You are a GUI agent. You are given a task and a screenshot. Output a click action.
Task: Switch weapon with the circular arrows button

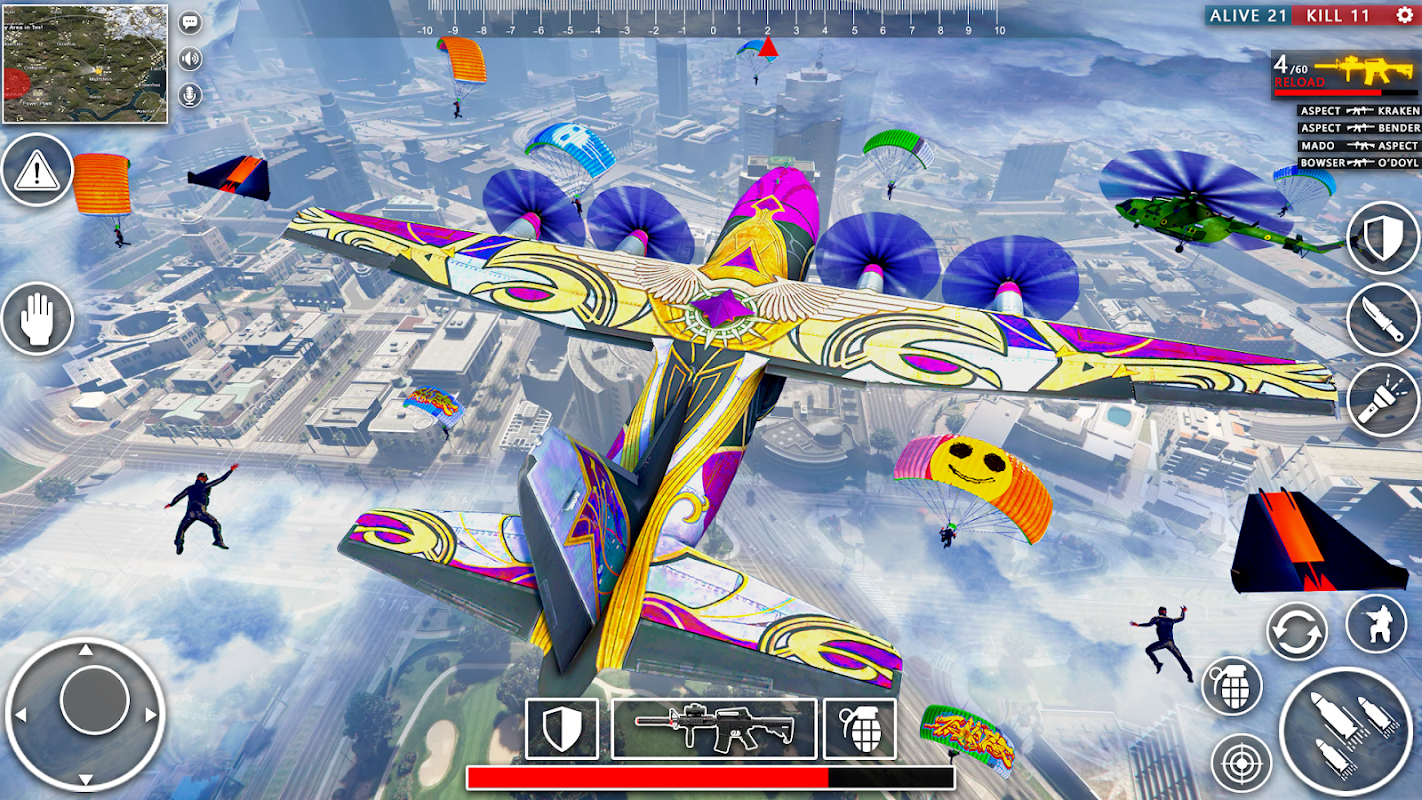coord(1297,632)
